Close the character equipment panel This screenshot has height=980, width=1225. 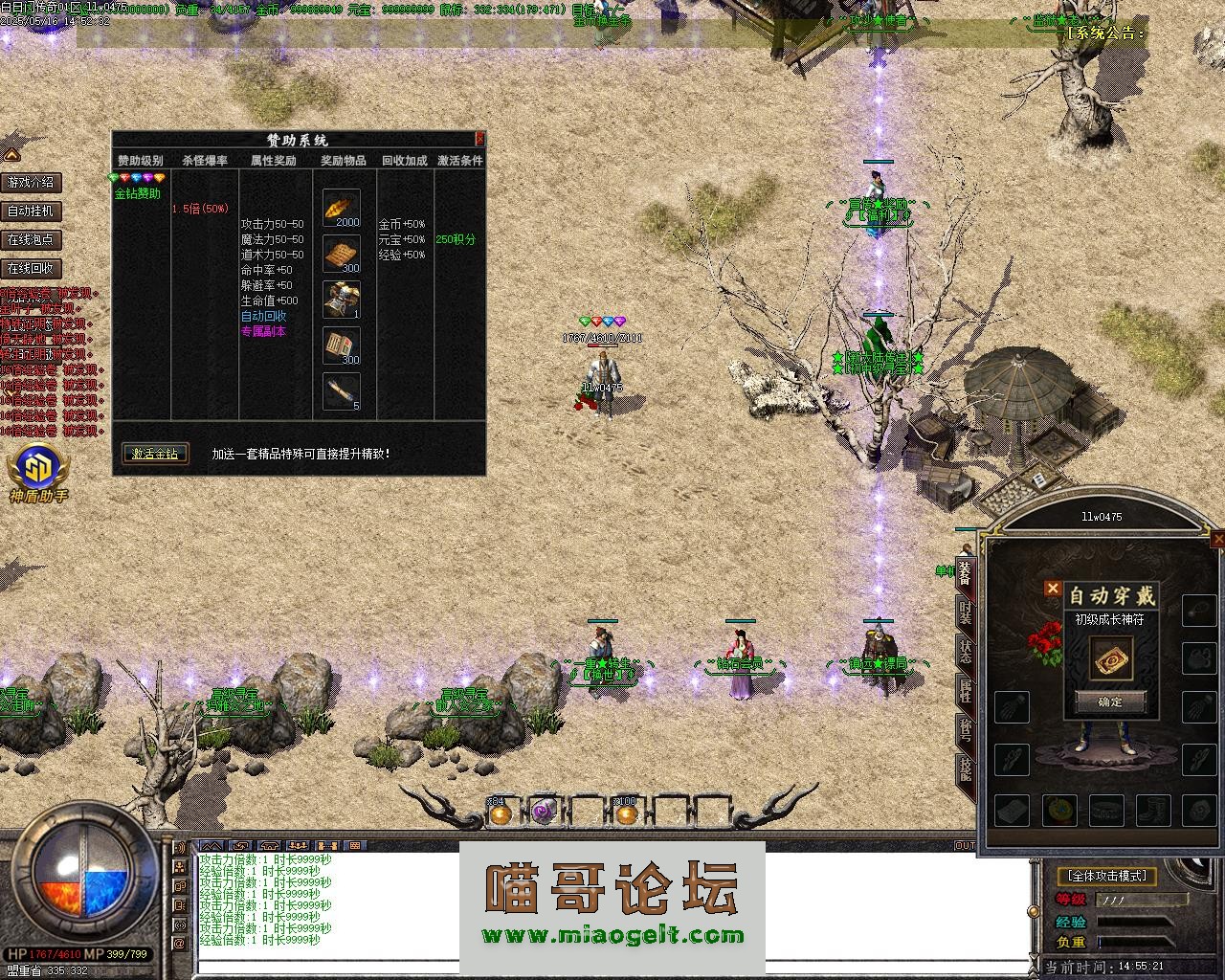click(x=1217, y=540)
